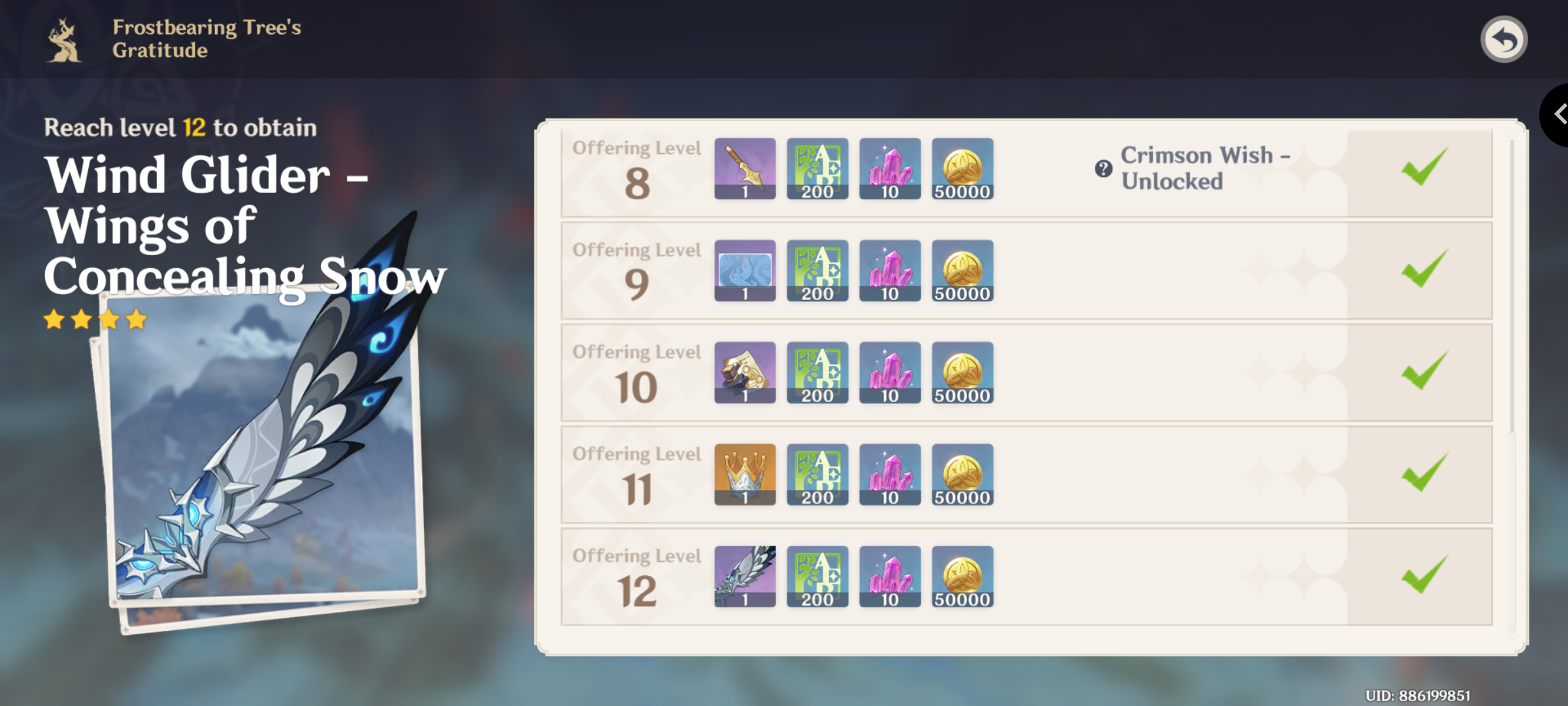The width and height of the screenshot is (1568, 706).
Task: Click the Adventure EXP icon in Level 9 row
Action: [817, 271]
